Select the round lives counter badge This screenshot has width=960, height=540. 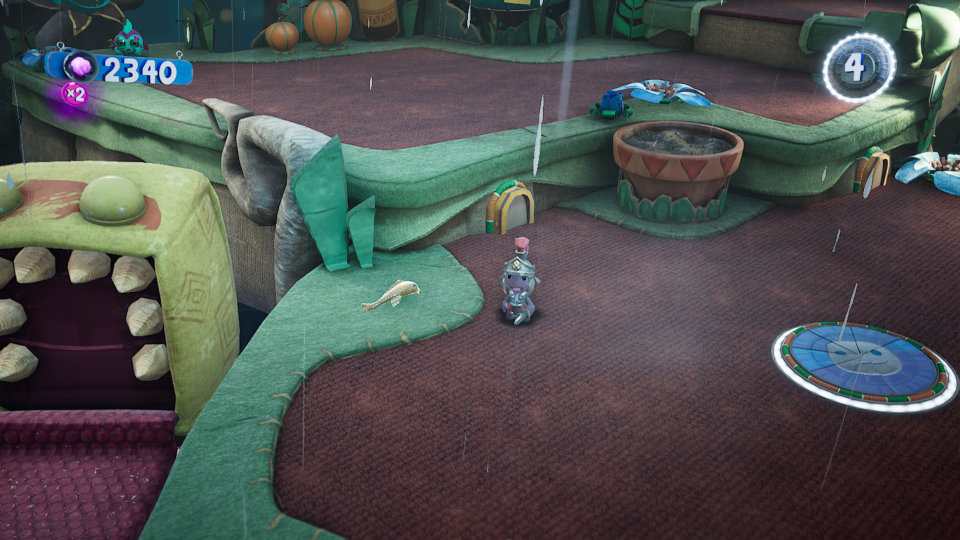[x=859, y=68]
